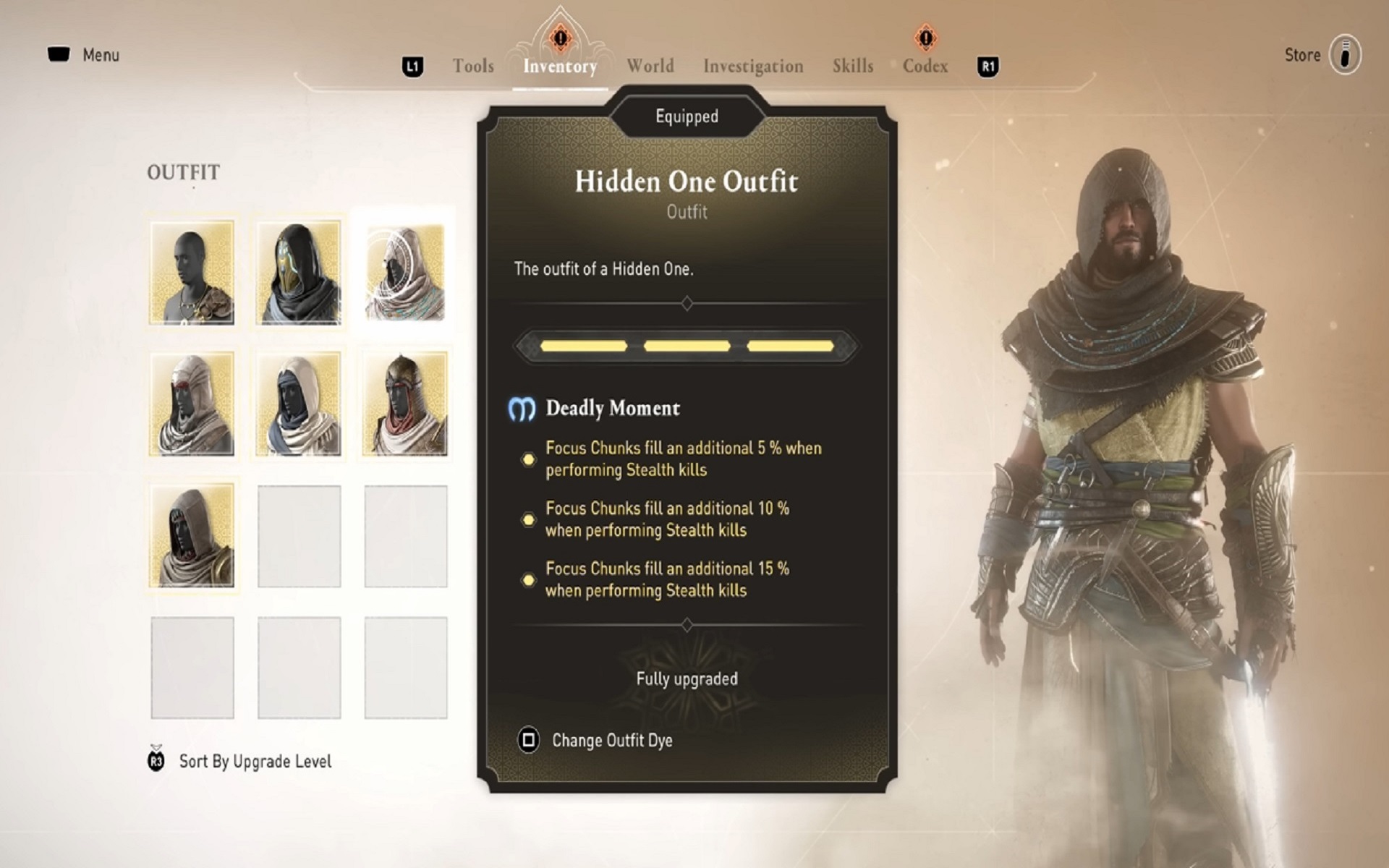Open the World tab

pyautogui.click(x=650, y=67)
